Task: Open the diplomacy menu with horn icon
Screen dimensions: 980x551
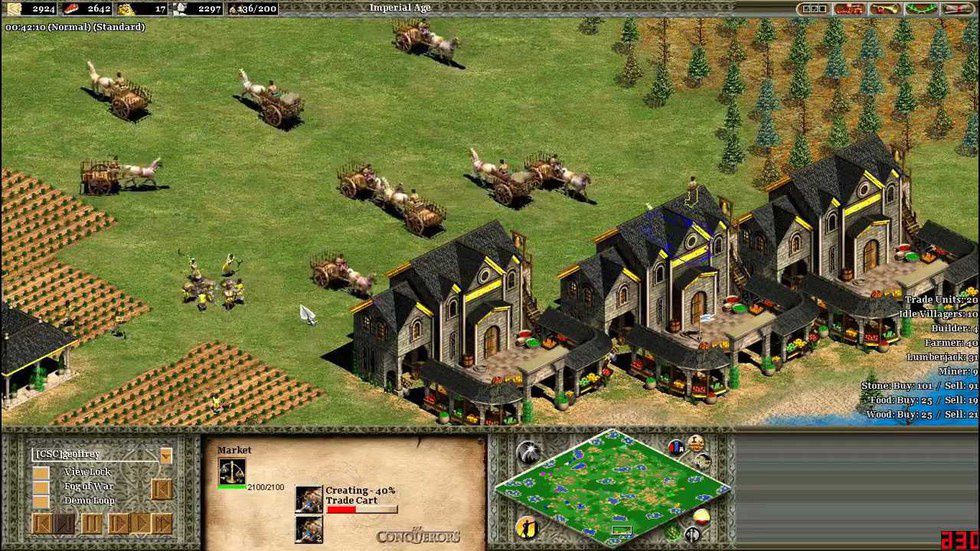Action: point(883,9)
